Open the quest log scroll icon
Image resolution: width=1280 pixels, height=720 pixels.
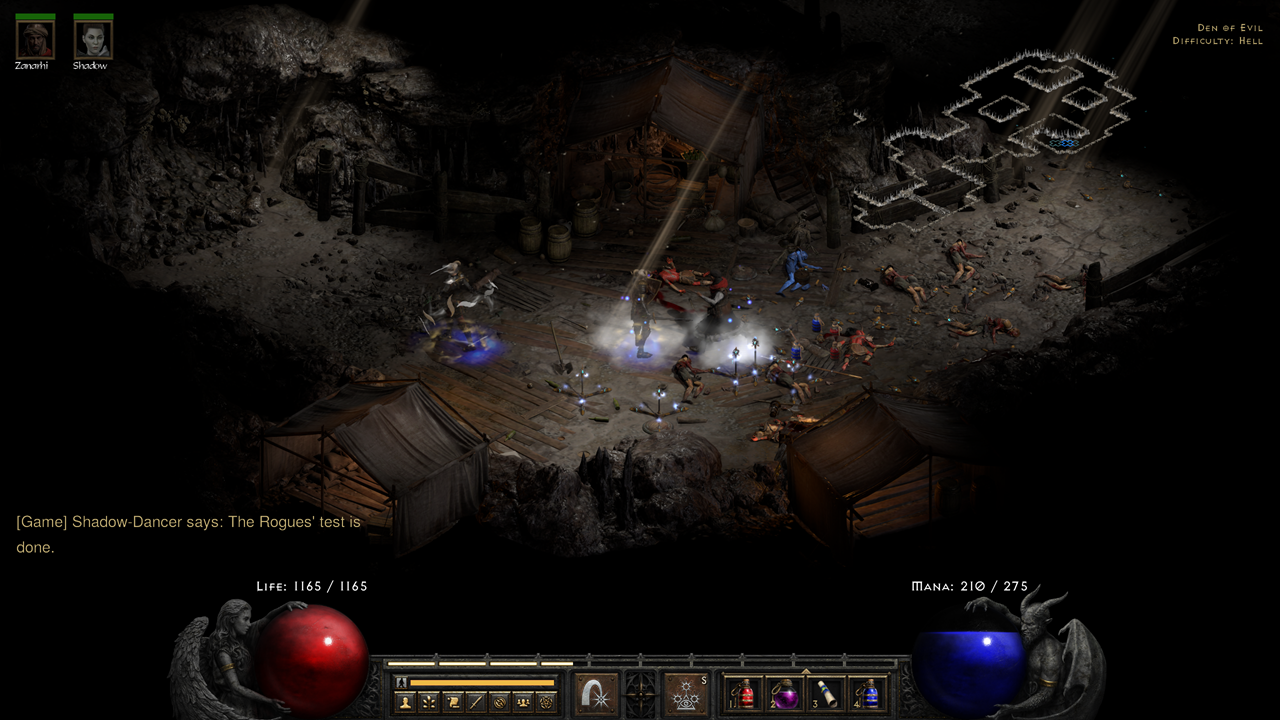tap(452, 701)
